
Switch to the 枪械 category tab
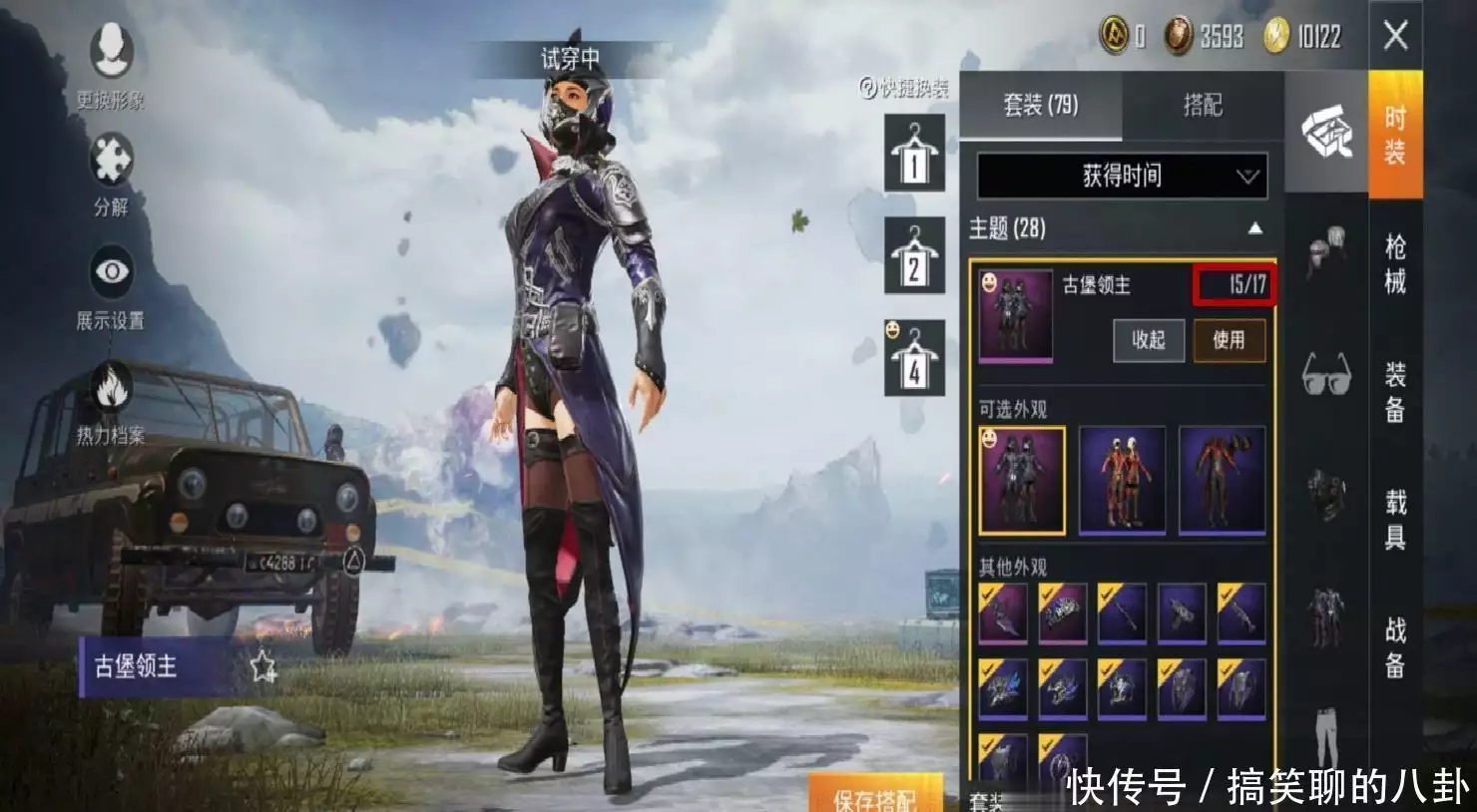pyautogui.click(x=1394, y=263)
